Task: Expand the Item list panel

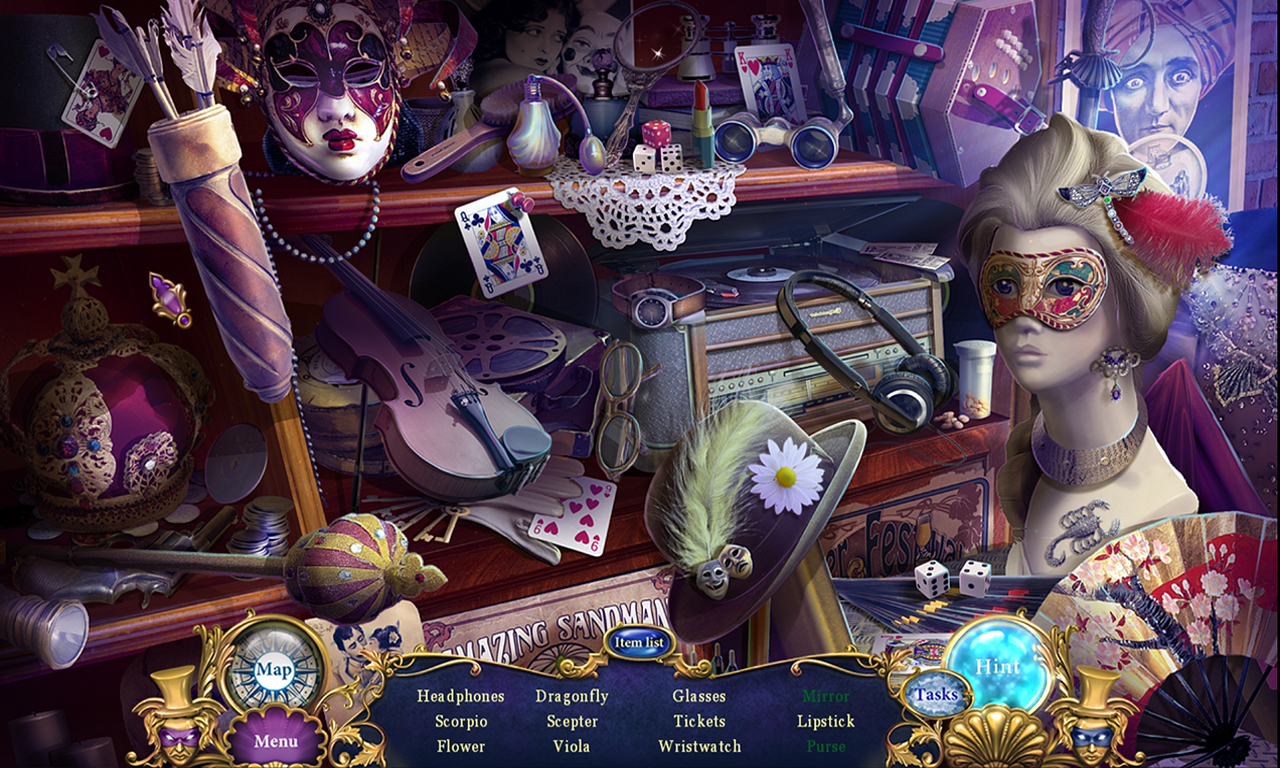Action: 638,643
